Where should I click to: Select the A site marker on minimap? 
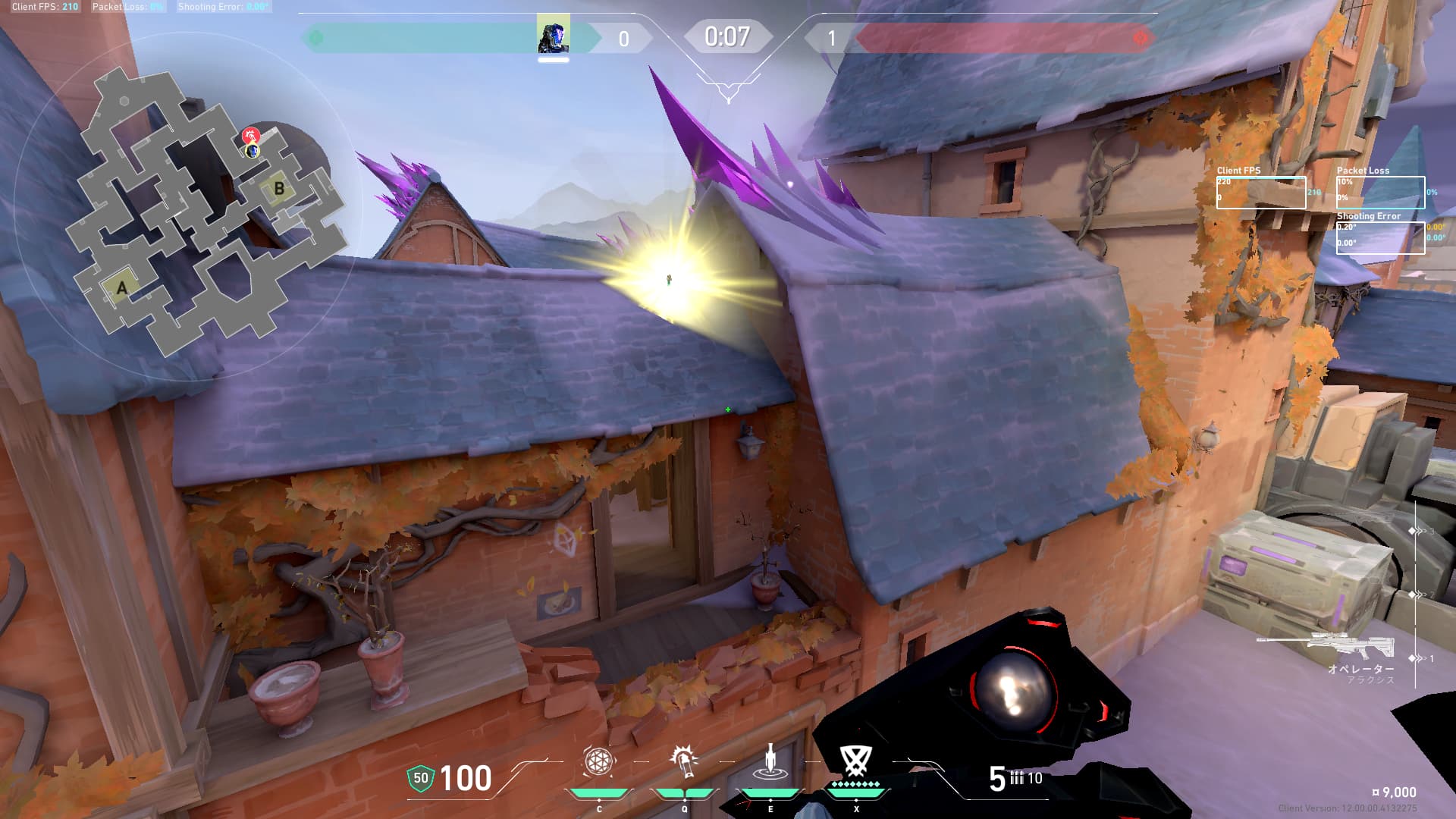pos(121,287)
